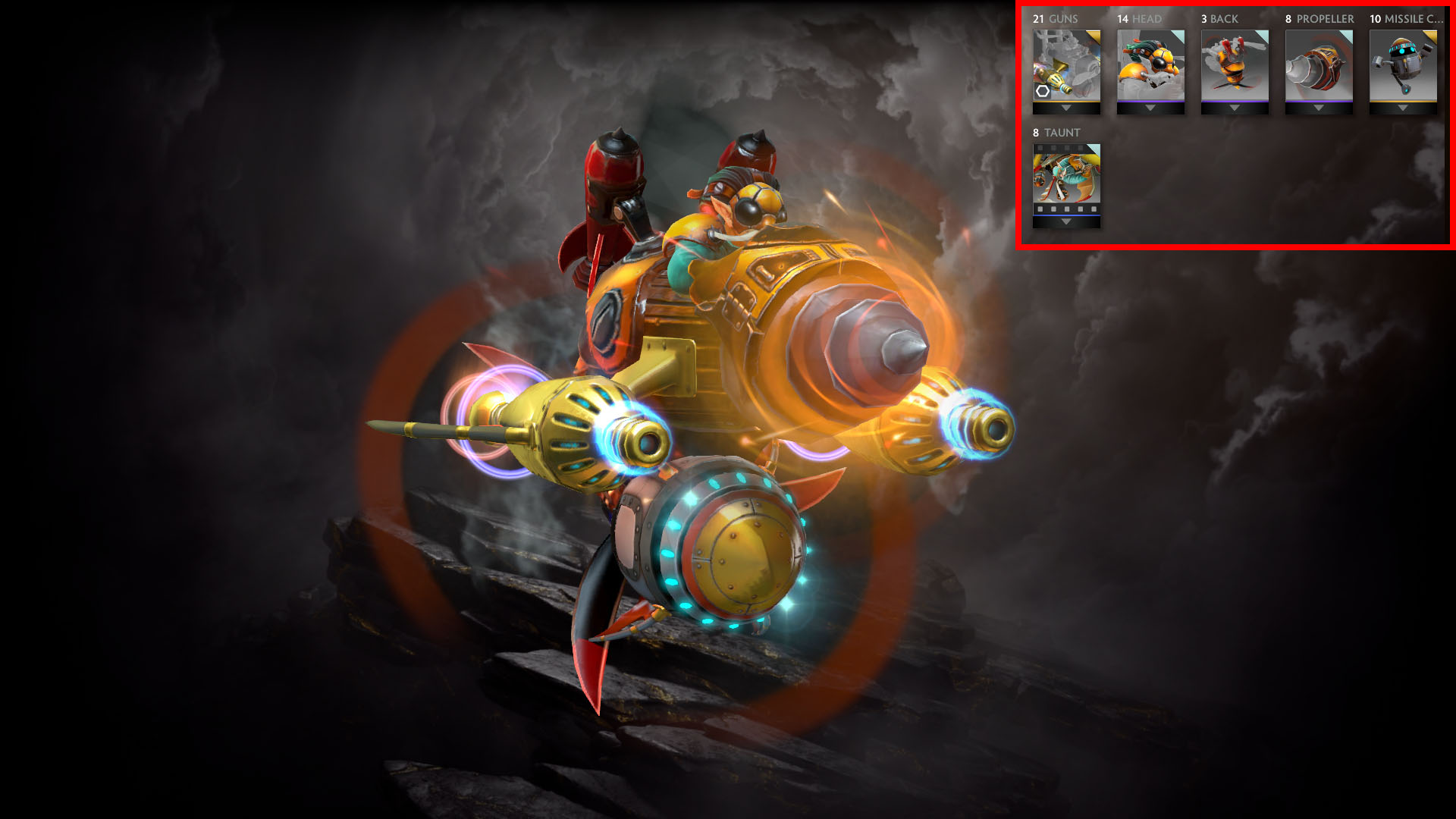Expand the dropdown arrow under Guns
This screenshot has width=1456, height=819.
click(x=1066, y=108)
